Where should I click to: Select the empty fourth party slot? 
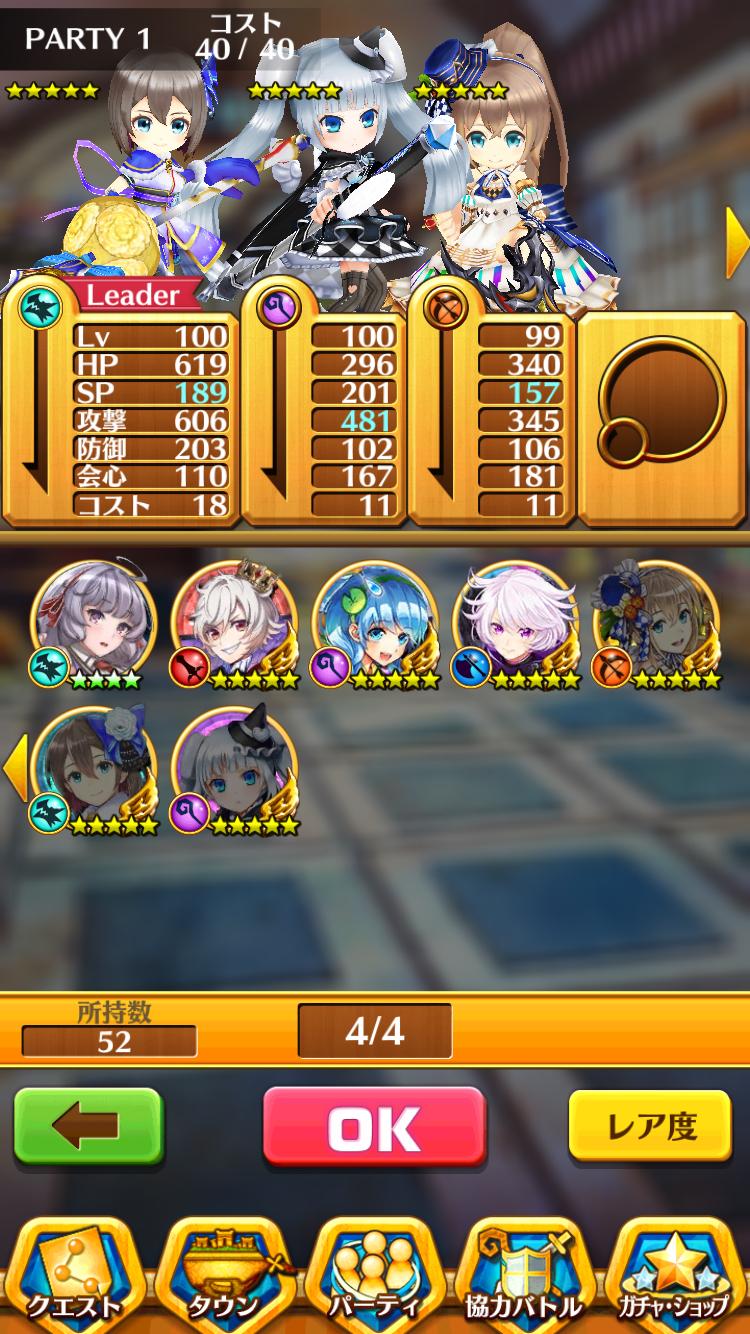point(661,418)
